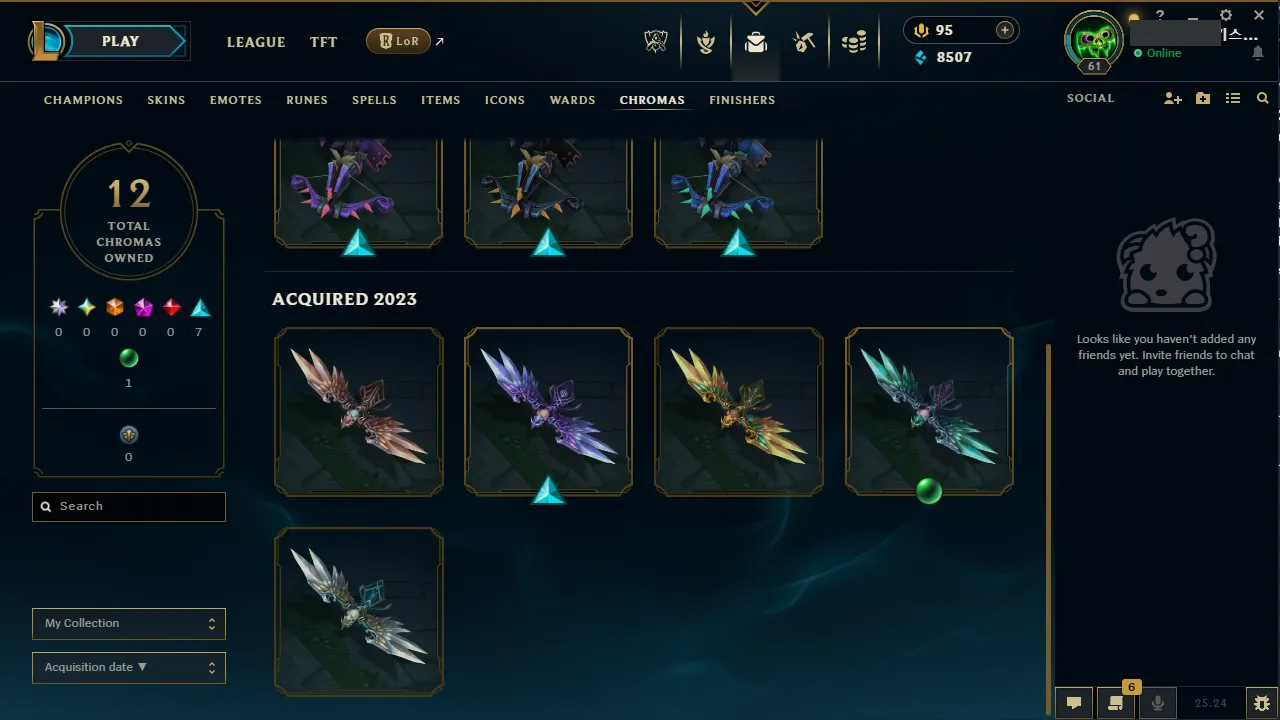
Task: Open the Acquisition date sort dropdown
Action: point(128,667)
